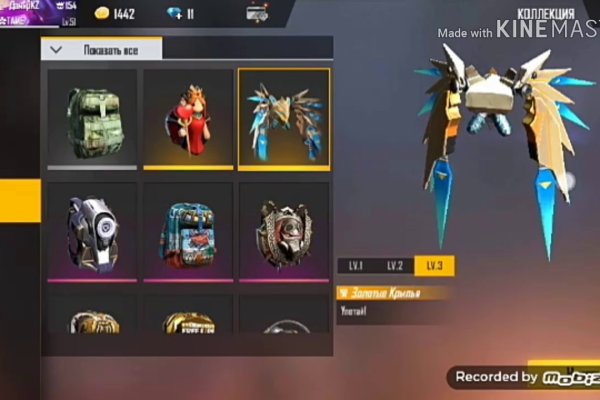This screenshot has height=400, width=600.
Task: Select the green camo backpack
Action: [x=92, y=118]
